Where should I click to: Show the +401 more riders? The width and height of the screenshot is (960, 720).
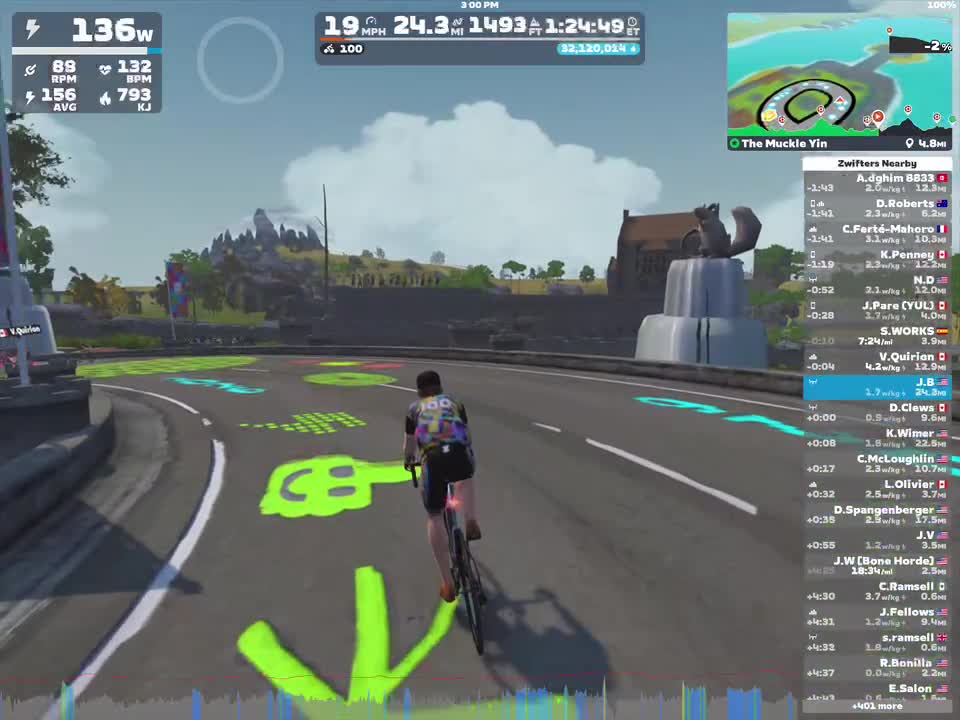[x=877, y=706]
